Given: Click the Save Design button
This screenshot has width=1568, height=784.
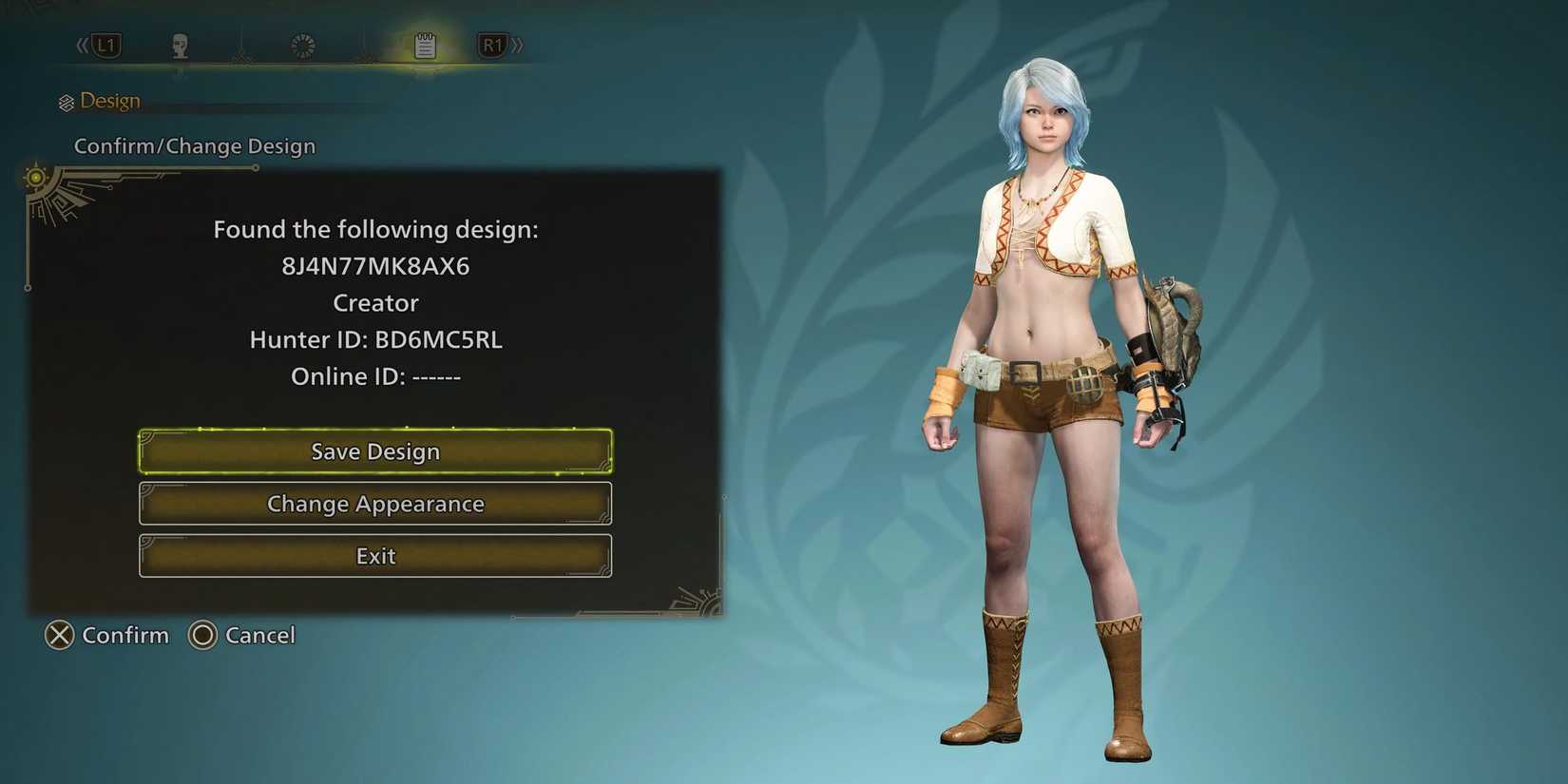Looking at the screenshot, I should [375, 451].
